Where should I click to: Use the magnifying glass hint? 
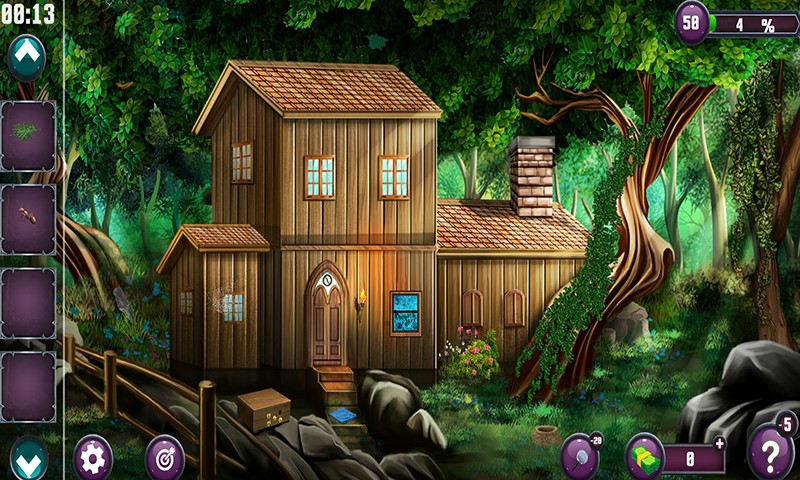pos(580,455)
